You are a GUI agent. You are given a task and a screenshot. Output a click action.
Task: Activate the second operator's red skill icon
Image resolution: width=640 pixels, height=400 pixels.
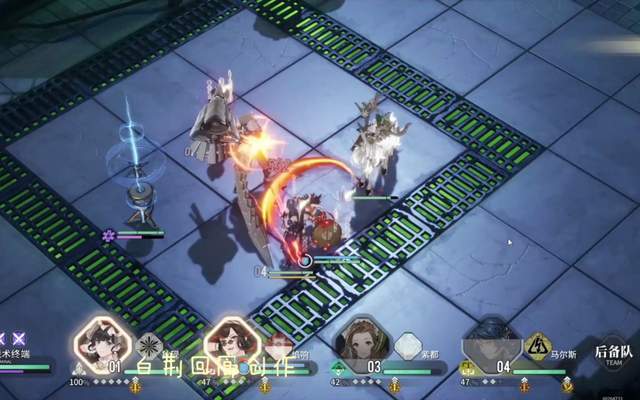(x=279, y=346)
